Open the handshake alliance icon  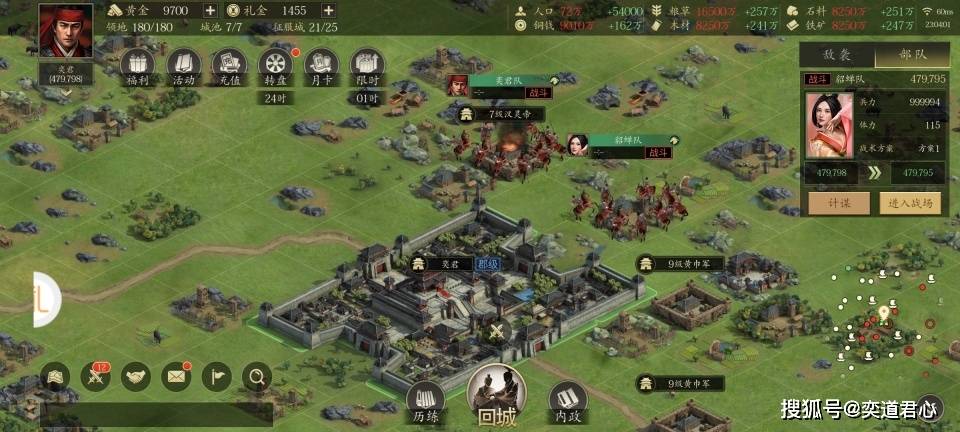(136, 377)
